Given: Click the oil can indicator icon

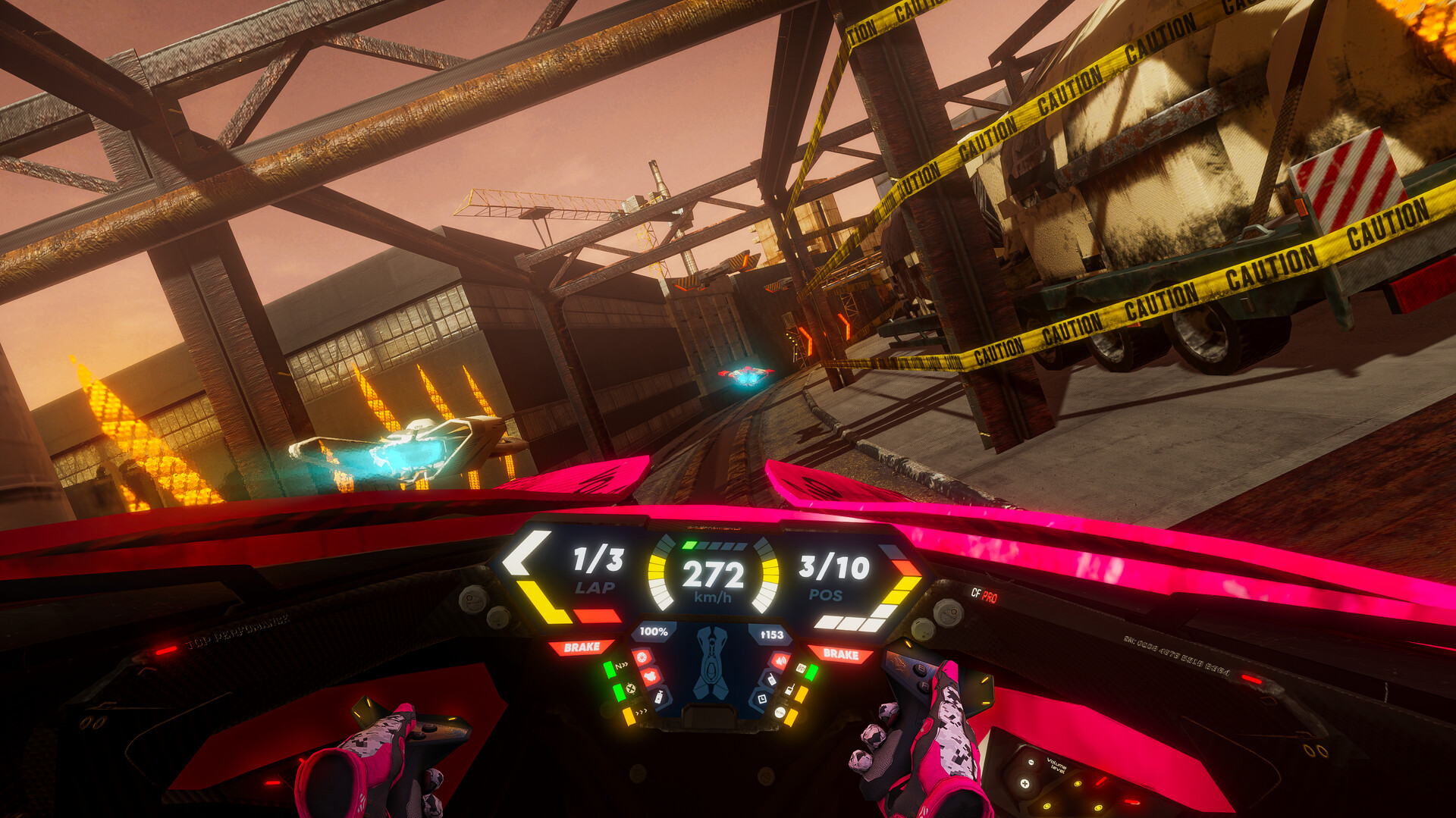Looking at the screenshot, I should click(x=660, y=697).
